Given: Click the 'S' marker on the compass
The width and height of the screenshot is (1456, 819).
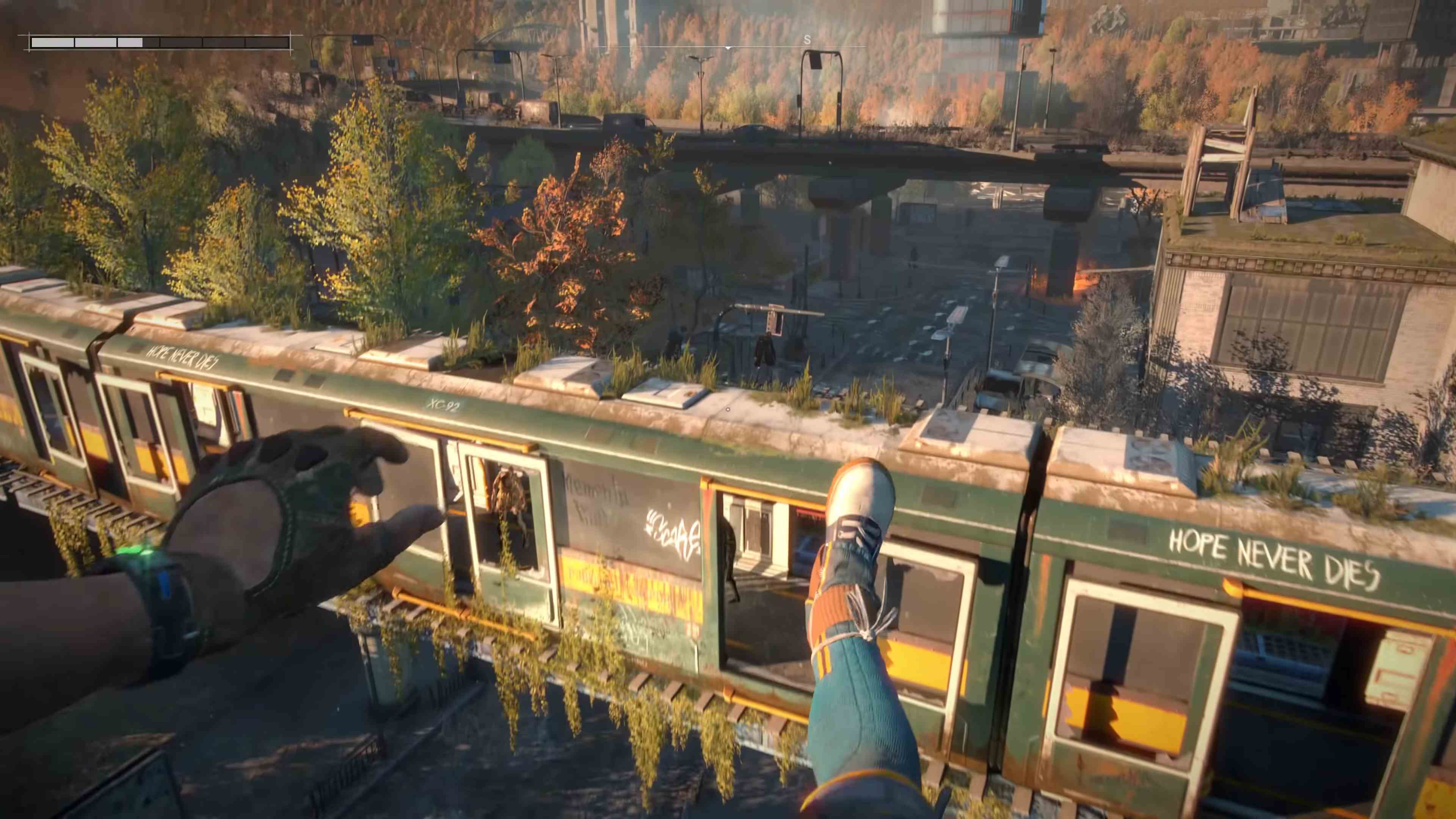Looking at the screenshot, I should [807, 40].
